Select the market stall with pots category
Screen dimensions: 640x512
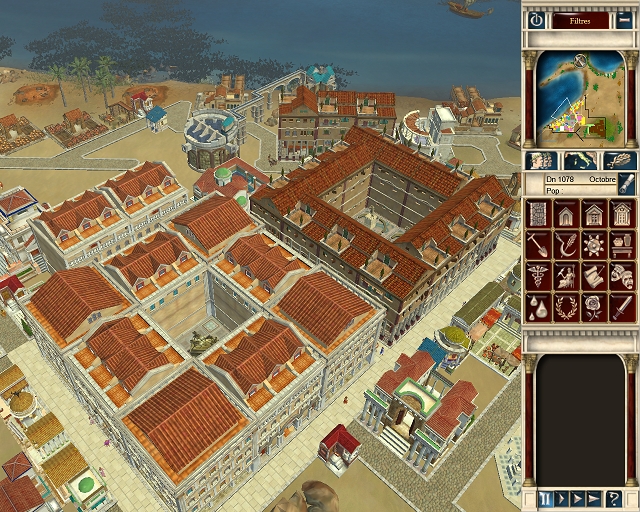pos(622,245)
